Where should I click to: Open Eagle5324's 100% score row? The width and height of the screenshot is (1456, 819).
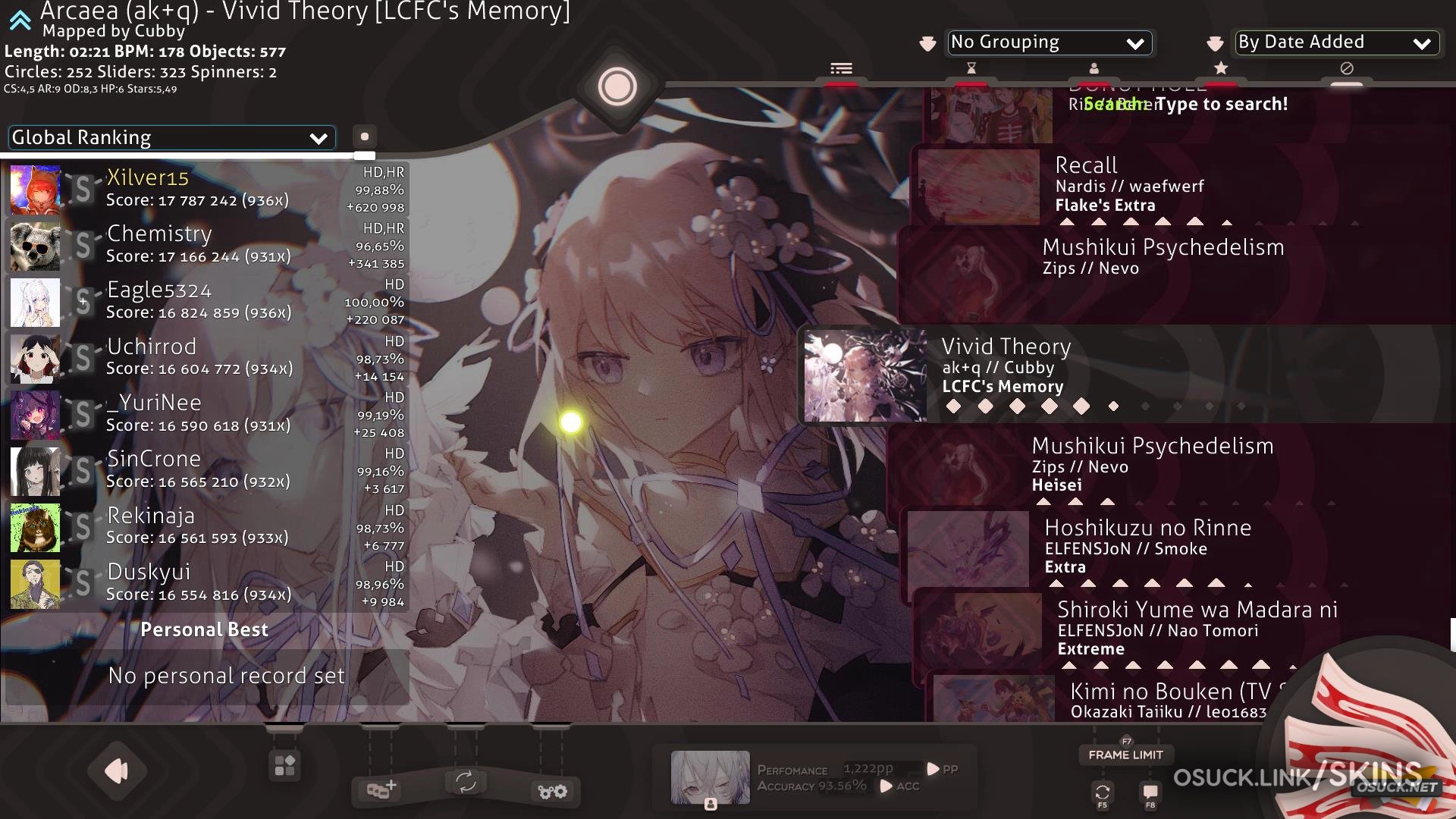pyautogui.click(x=206, y=301)
